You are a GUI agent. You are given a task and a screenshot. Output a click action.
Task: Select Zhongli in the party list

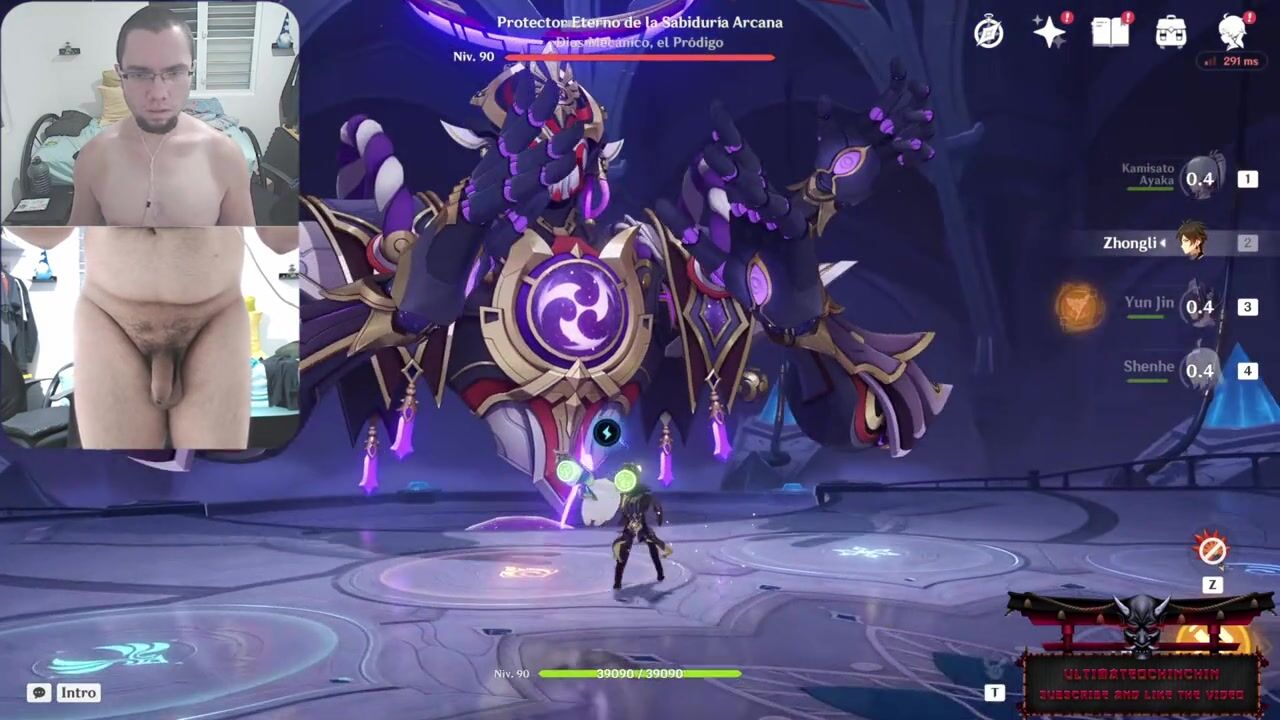1190,243
